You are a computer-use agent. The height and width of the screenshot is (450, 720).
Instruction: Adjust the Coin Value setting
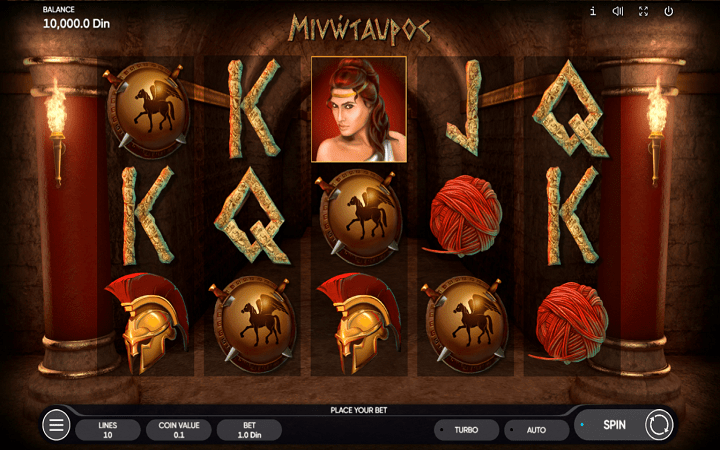(x=179, y=430)
